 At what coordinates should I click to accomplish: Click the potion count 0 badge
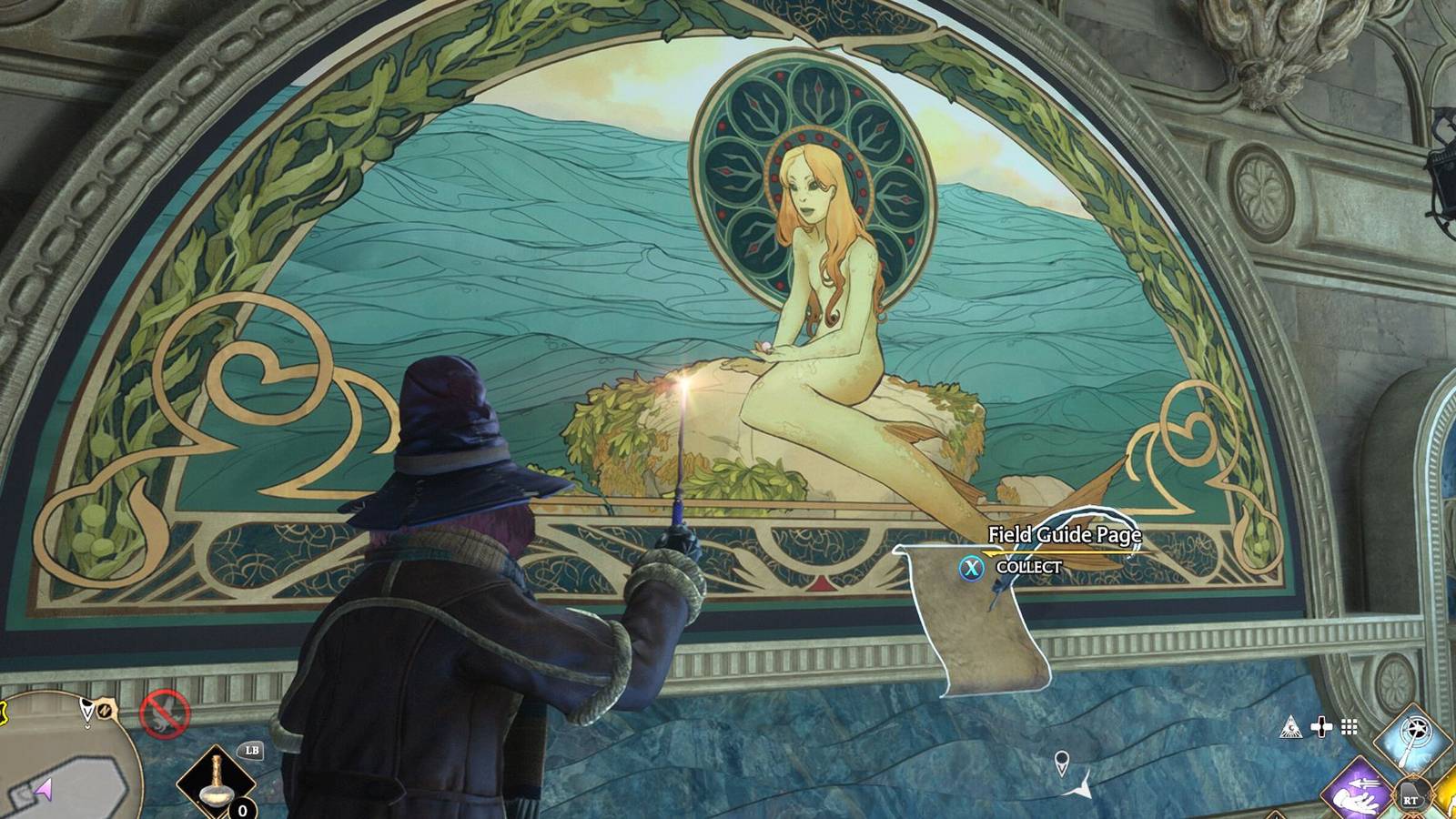click(x=242, y=810)
